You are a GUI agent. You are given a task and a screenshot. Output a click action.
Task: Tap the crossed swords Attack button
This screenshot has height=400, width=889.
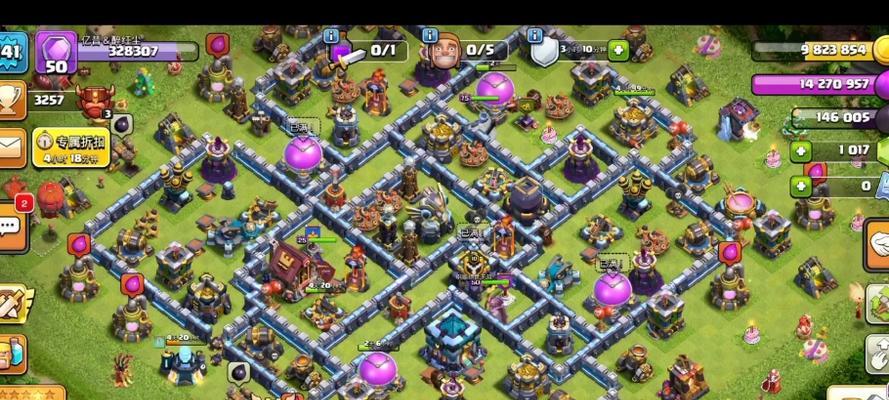(x=14, y=299)
